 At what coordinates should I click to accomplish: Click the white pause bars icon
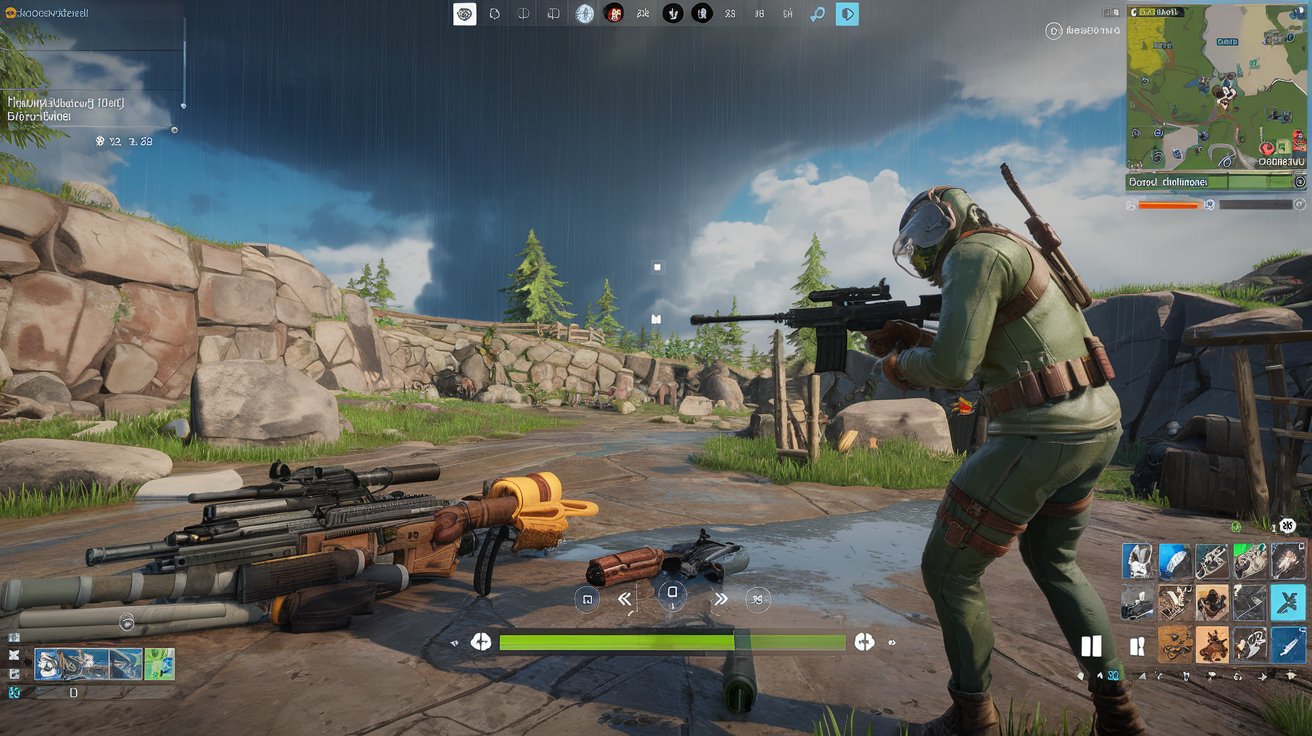pyautogui.click(x=1091, y=646)
